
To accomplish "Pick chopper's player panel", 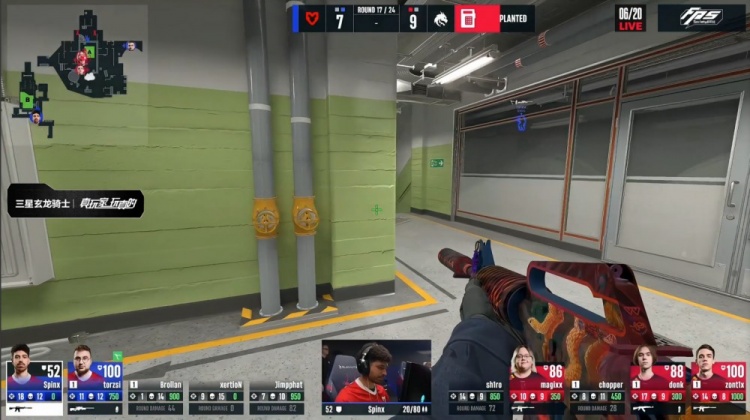I will coord(596,396).
